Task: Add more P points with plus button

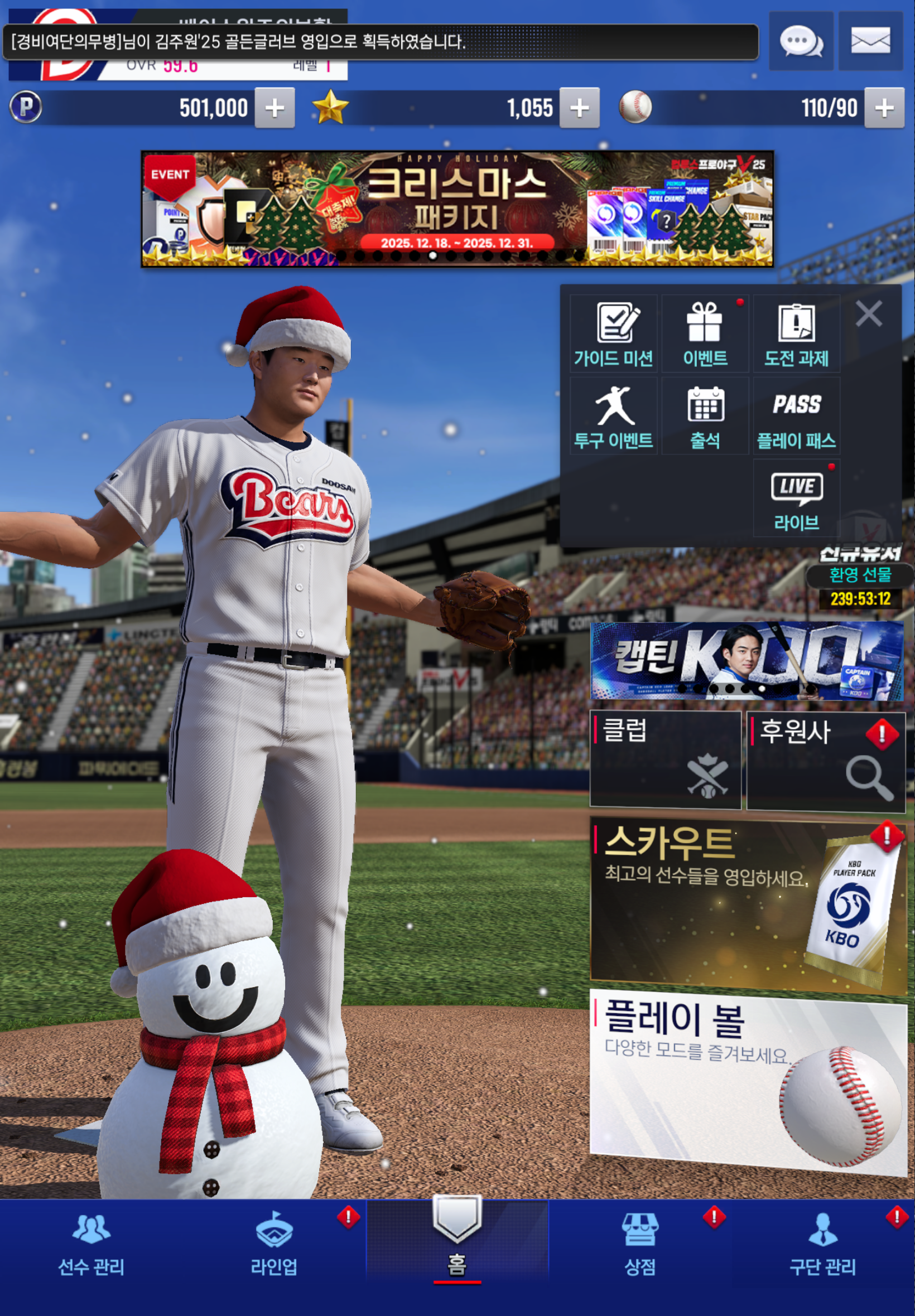Action: click(x=274, y=108)
